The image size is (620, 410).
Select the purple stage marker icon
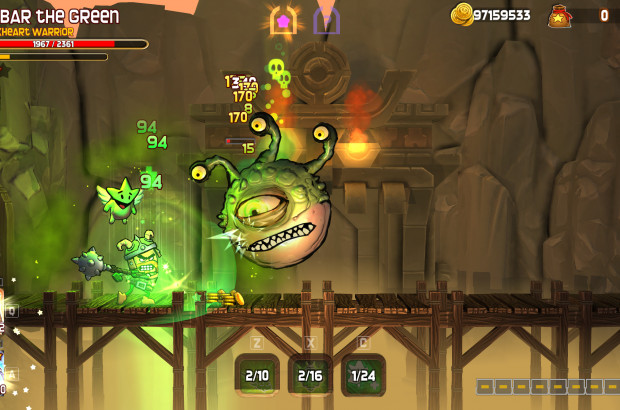tap(326, 20)
